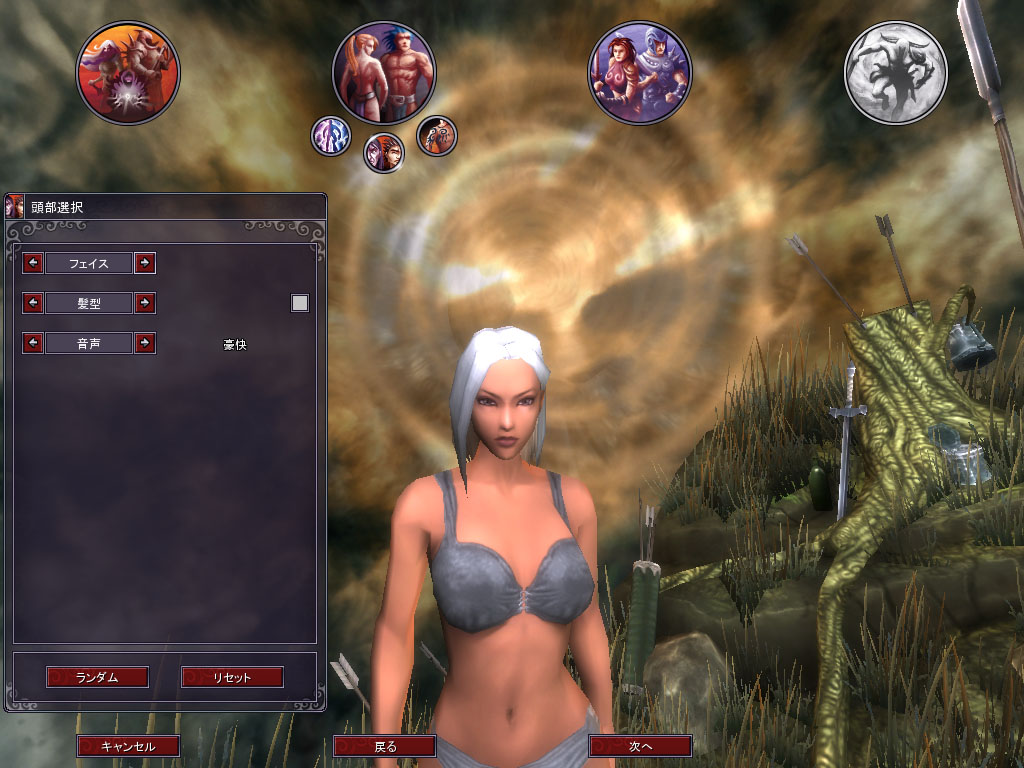Select the small dark warrior sub-race icon

437,136
